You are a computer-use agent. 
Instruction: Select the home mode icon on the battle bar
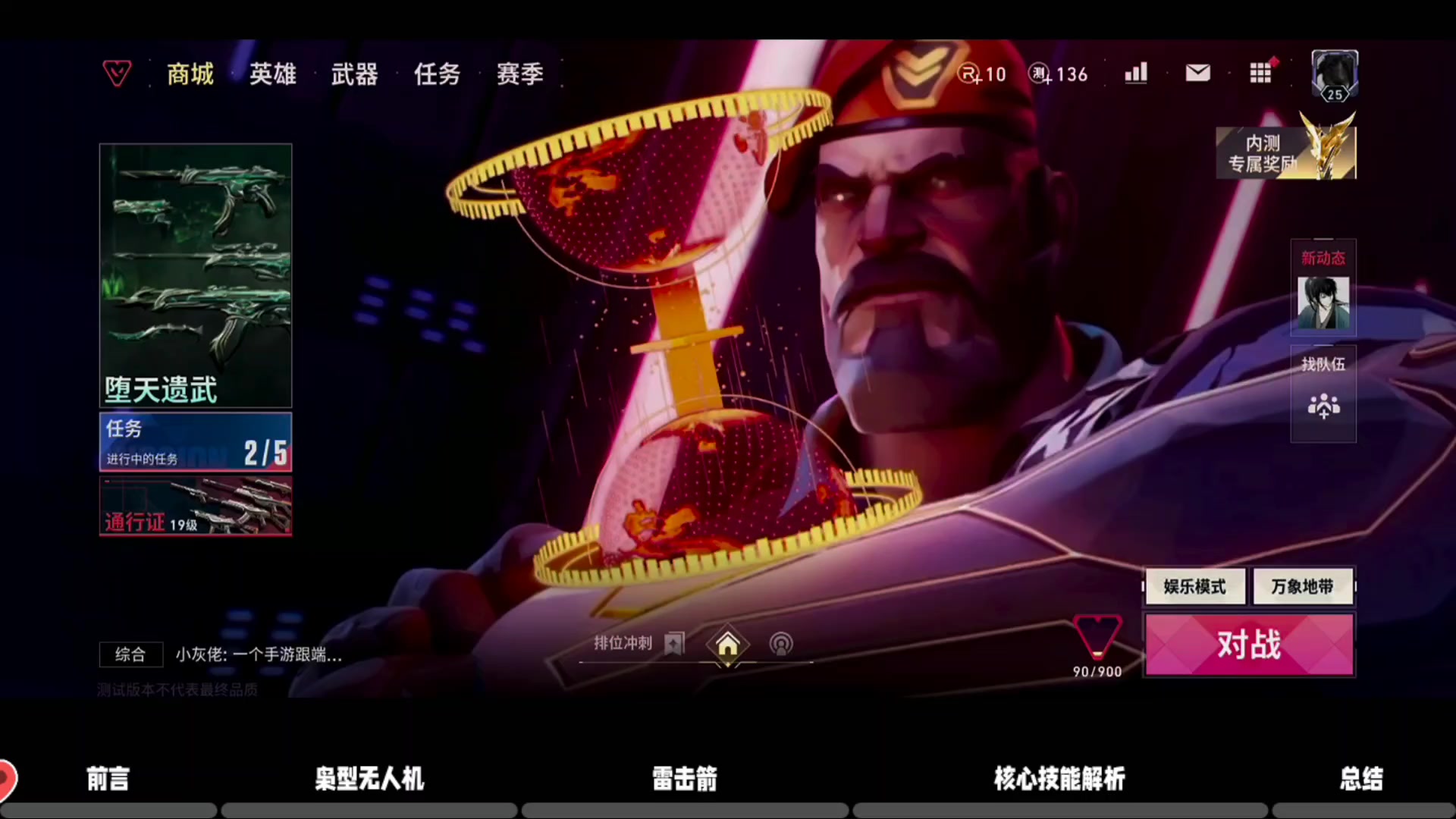tap(727, 645)
